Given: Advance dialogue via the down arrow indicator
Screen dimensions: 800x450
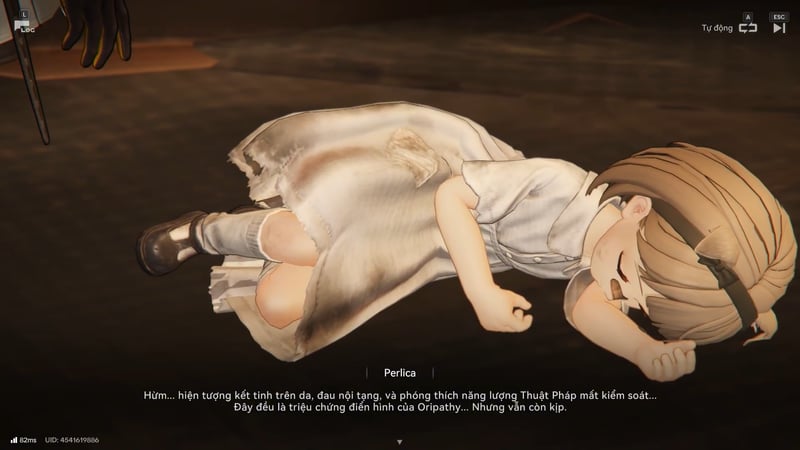Looking at the screenshot, I should point(399,441).
